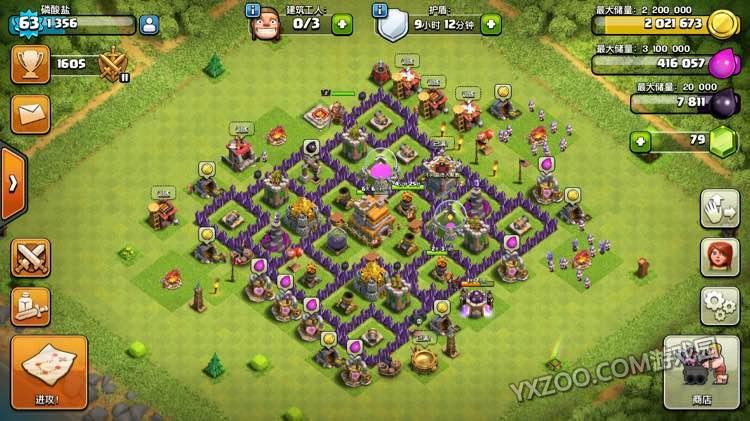Add a builder with the green plus
Image resolution: width=750 pixels, height=421 pixels.
click(x=342, y=23)
